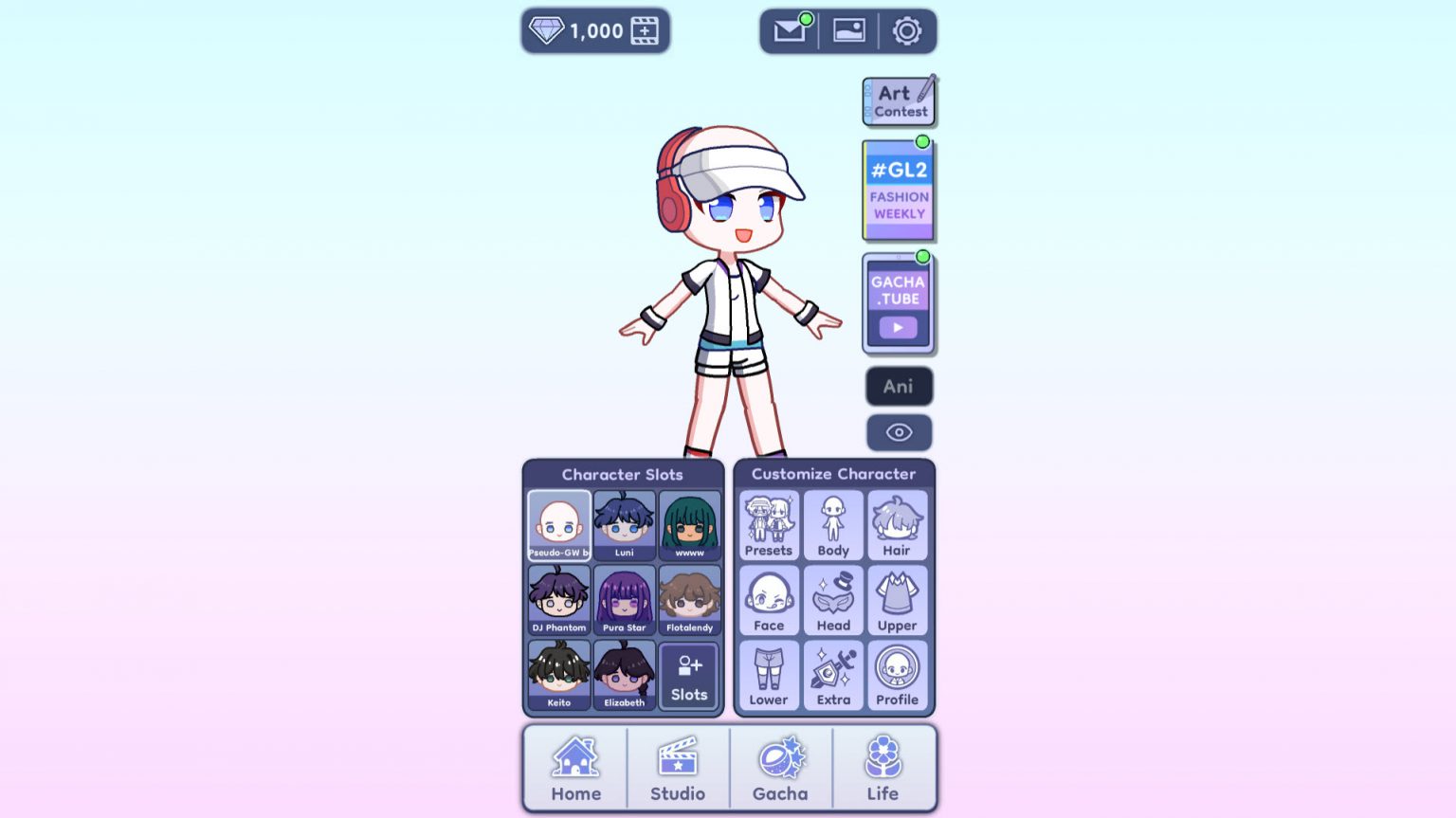Open the Hair customization category

pos(897,526)
